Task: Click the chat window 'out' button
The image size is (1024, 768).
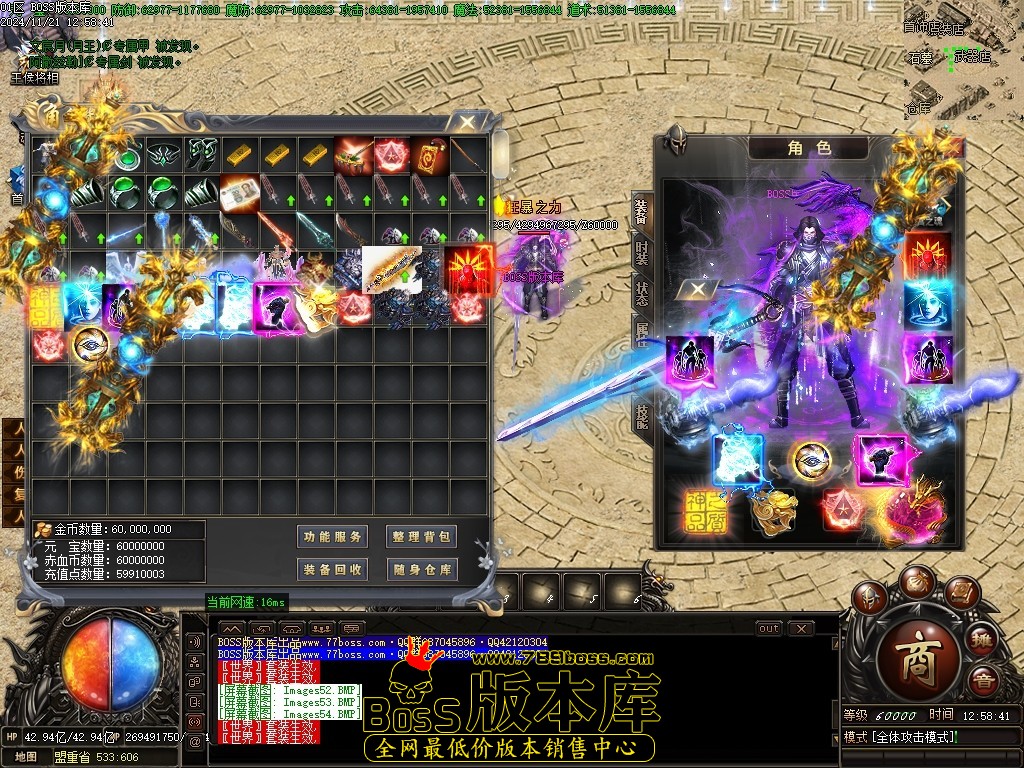Action: tap(768, 629)
